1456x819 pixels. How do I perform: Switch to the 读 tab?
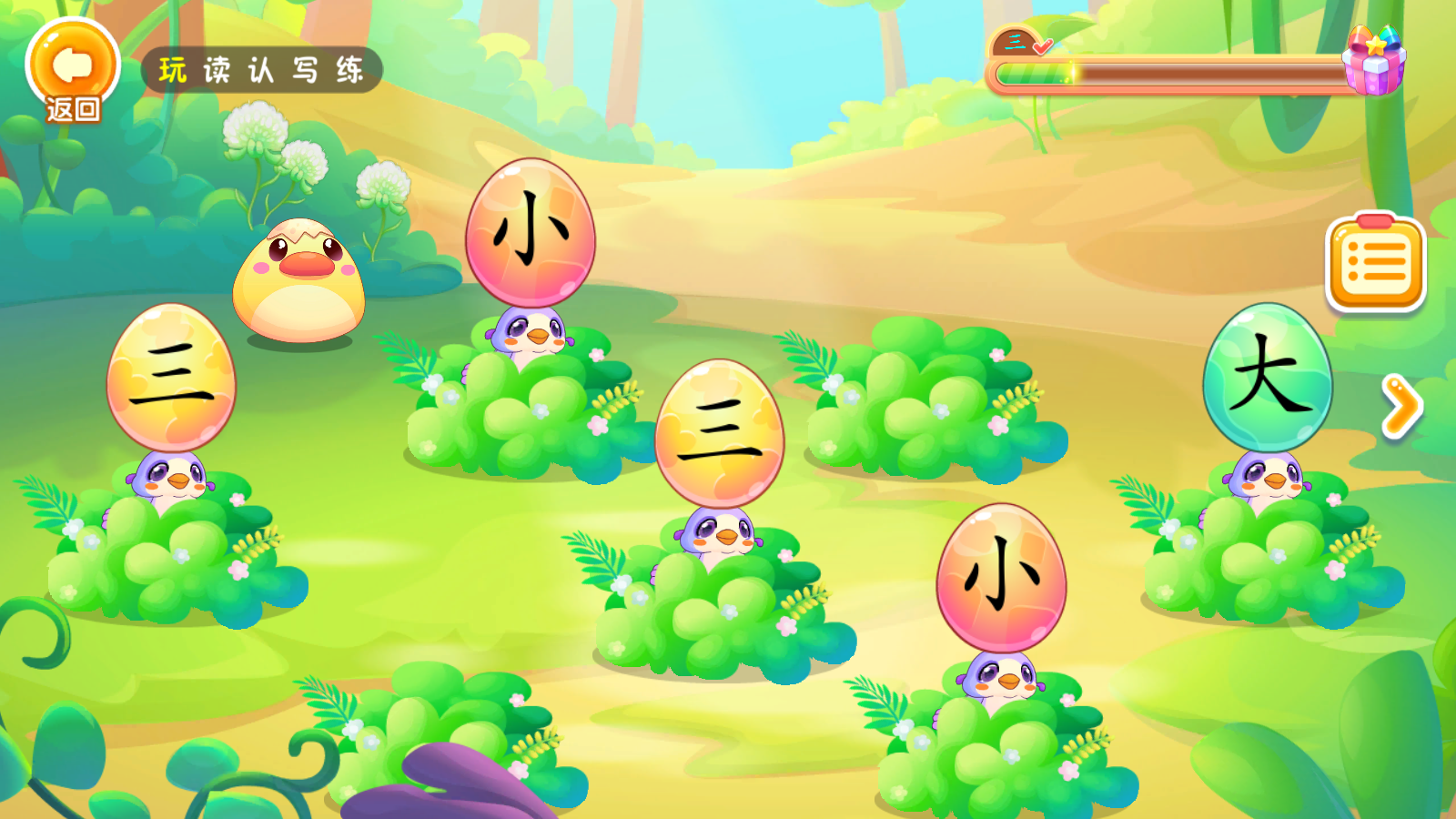[x=217, y=70]
